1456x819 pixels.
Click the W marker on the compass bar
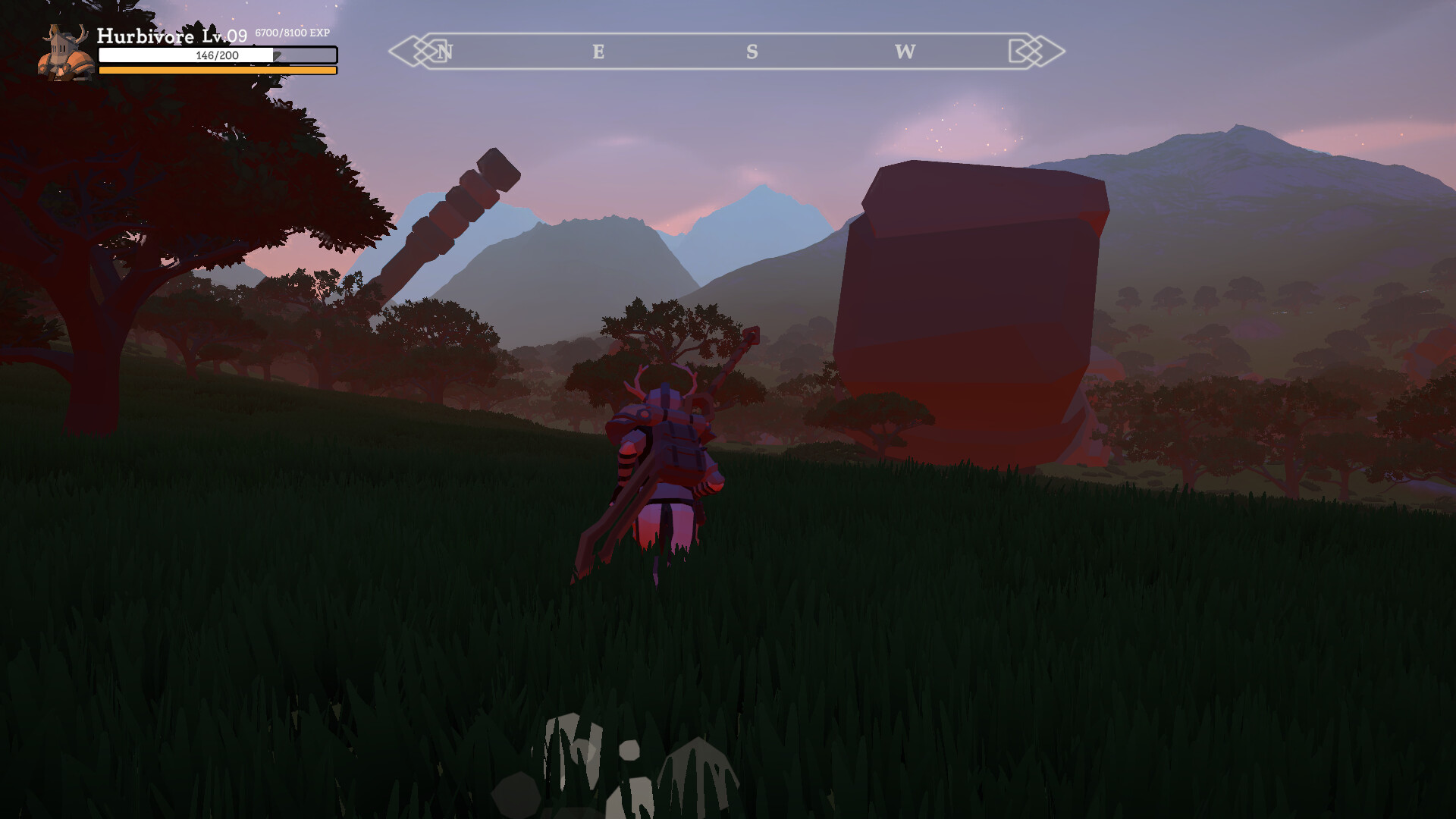coord(903,52)
